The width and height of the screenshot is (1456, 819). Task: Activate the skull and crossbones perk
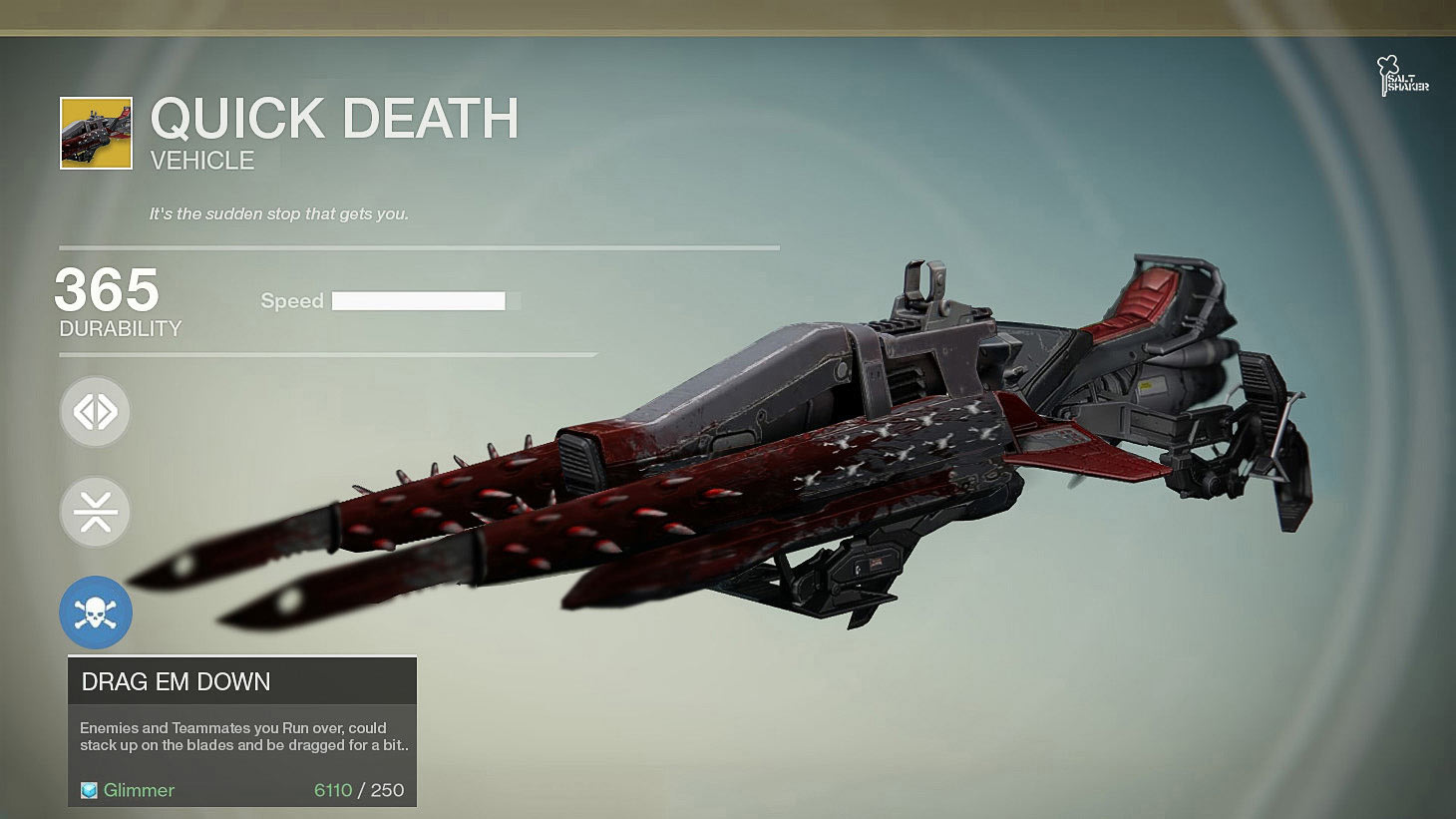pyautogui.click(x=96, y=613)
